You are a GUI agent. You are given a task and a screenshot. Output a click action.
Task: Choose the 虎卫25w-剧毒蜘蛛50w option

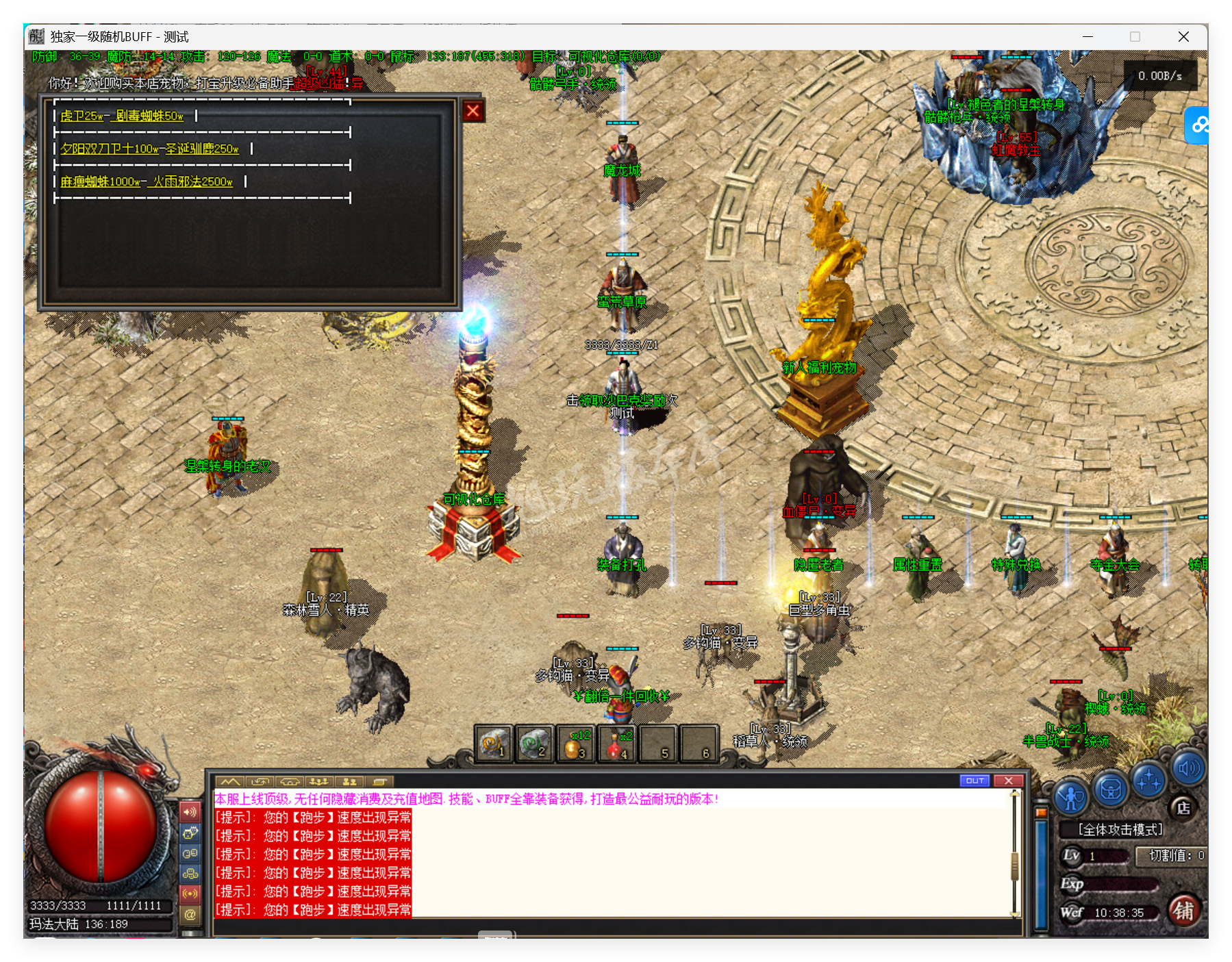(x=122, y=116)
